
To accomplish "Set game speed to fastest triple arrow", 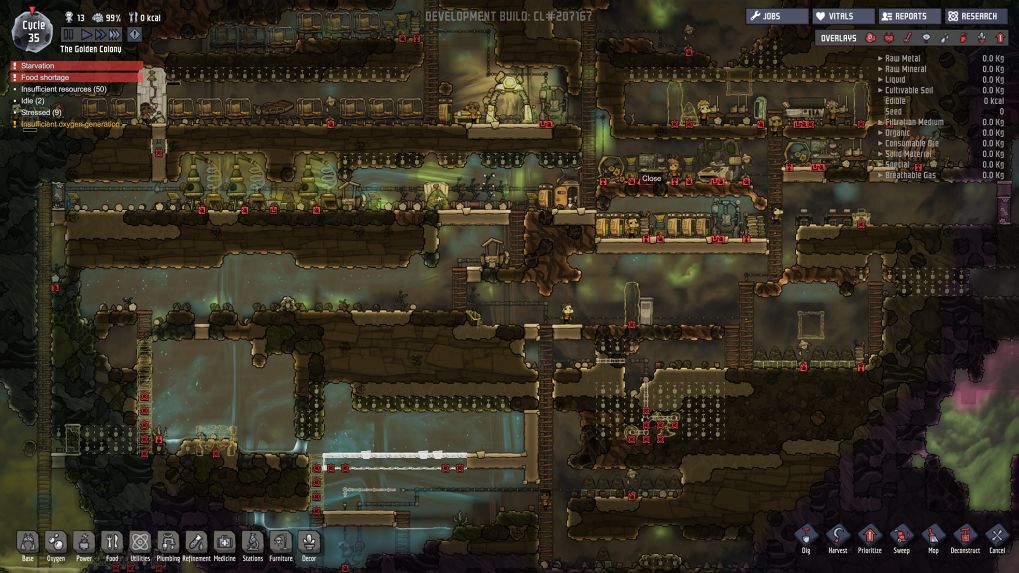I will coord(115,34).
